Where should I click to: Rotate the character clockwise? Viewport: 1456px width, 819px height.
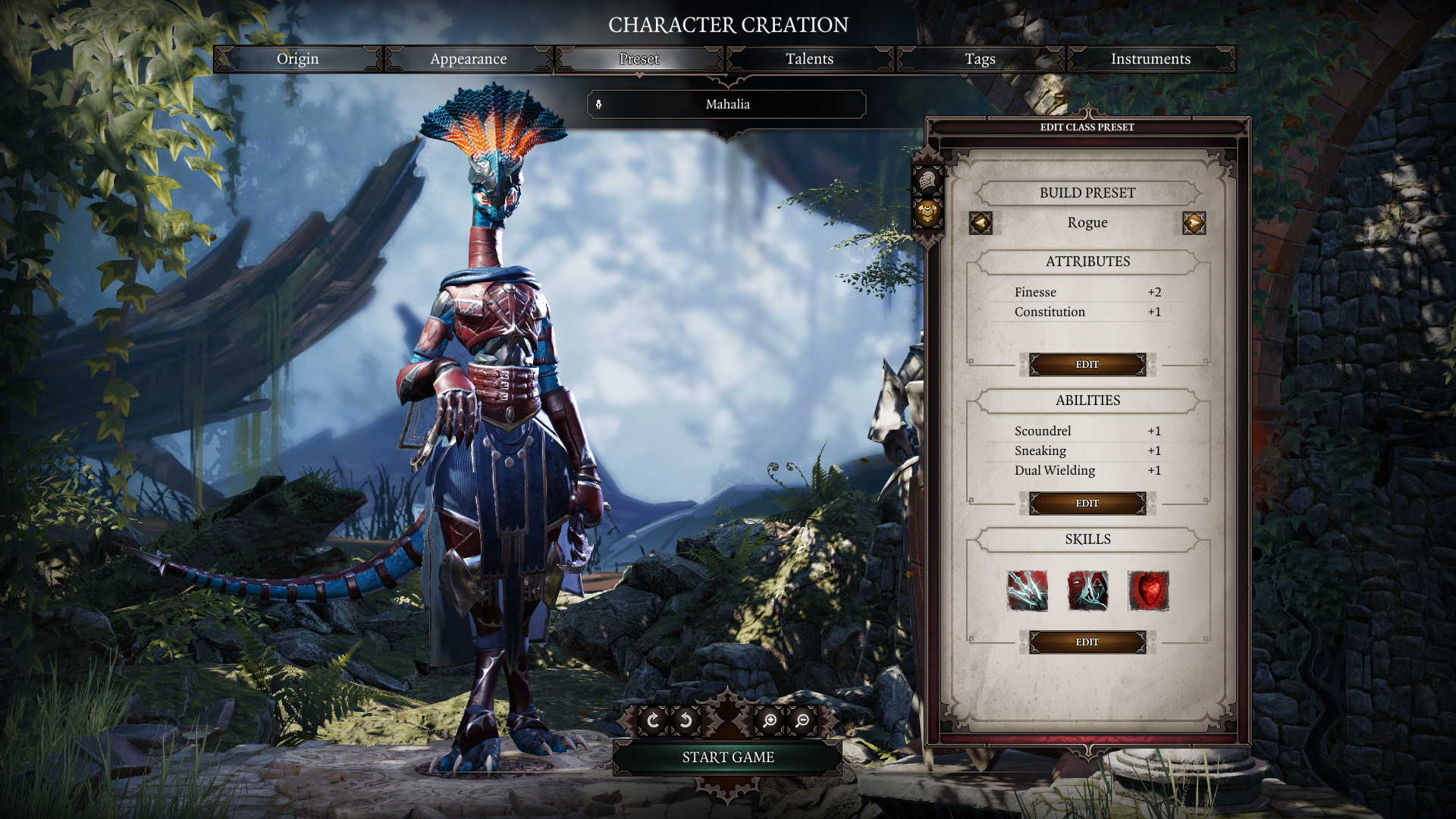click(x=653, y=720)
